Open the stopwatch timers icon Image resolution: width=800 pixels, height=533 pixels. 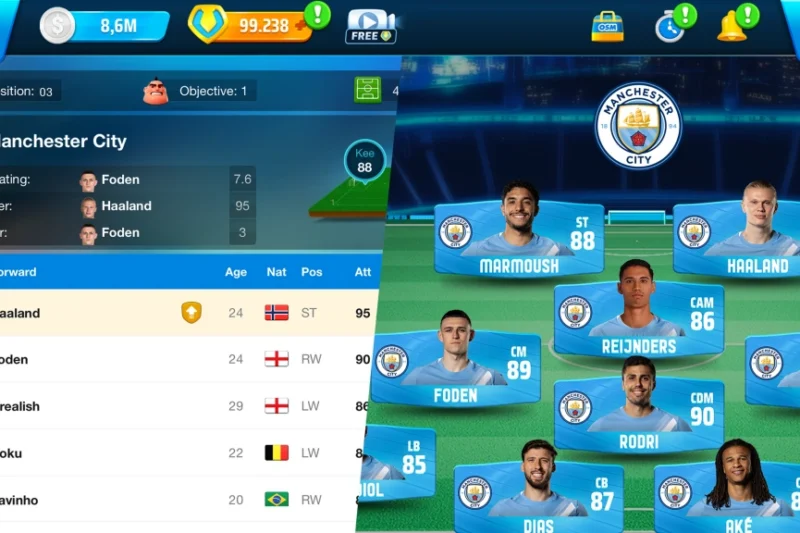670,26
